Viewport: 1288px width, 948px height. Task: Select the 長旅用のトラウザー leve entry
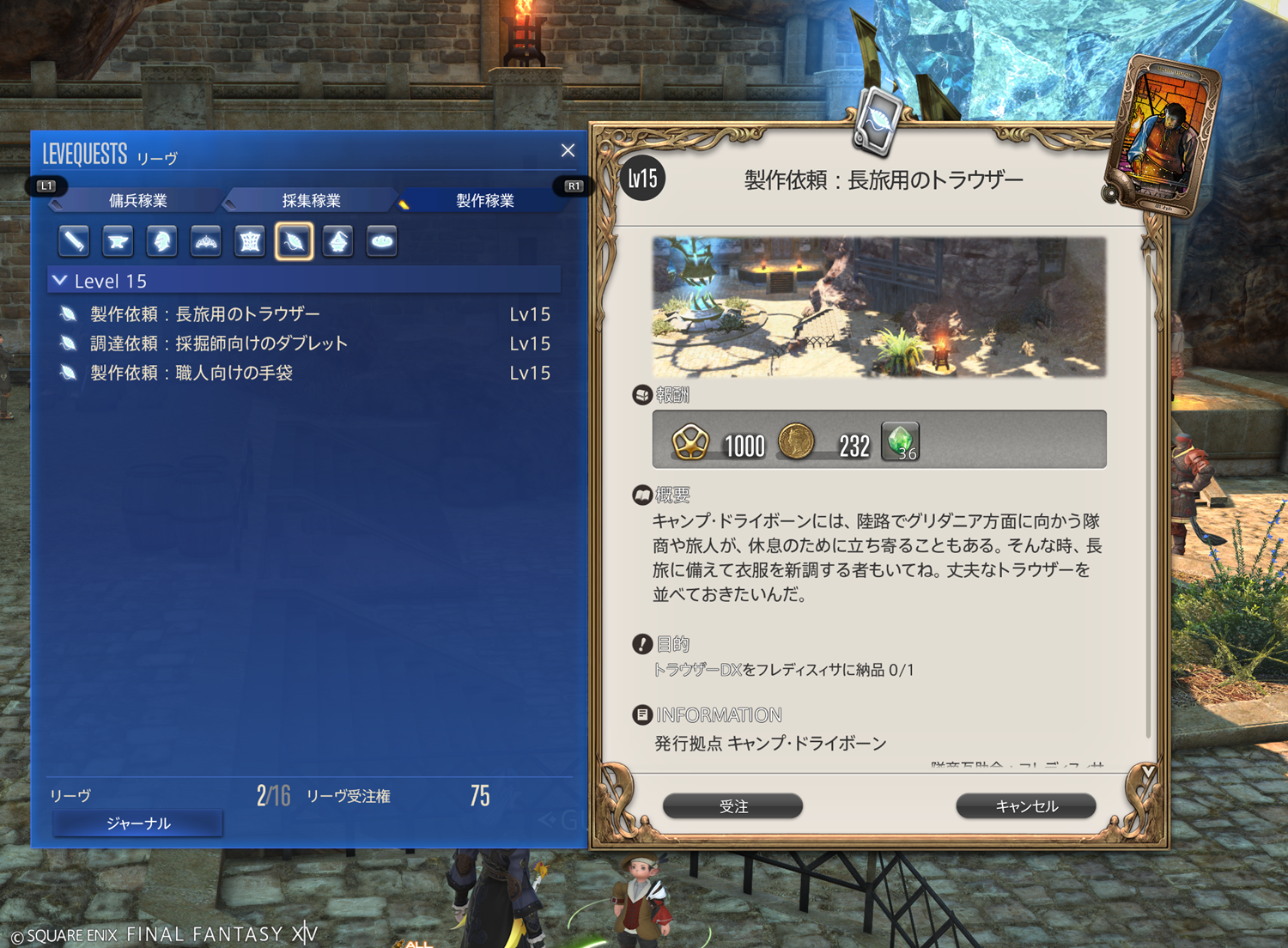(x=205, y=314)
